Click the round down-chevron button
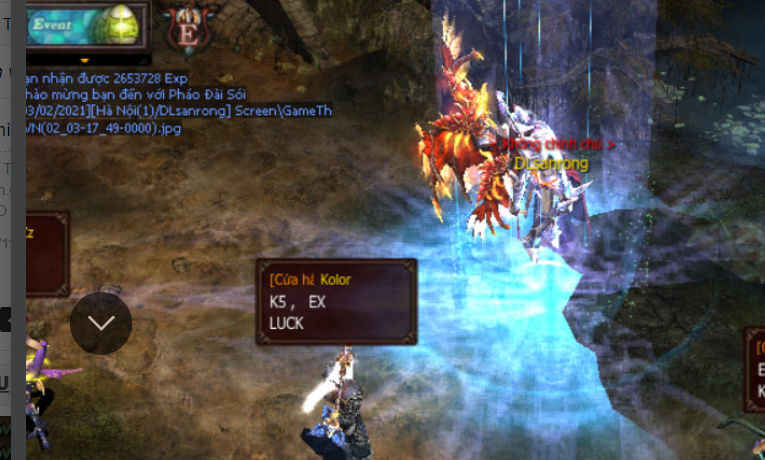765x460 pixels. (101, 322)
